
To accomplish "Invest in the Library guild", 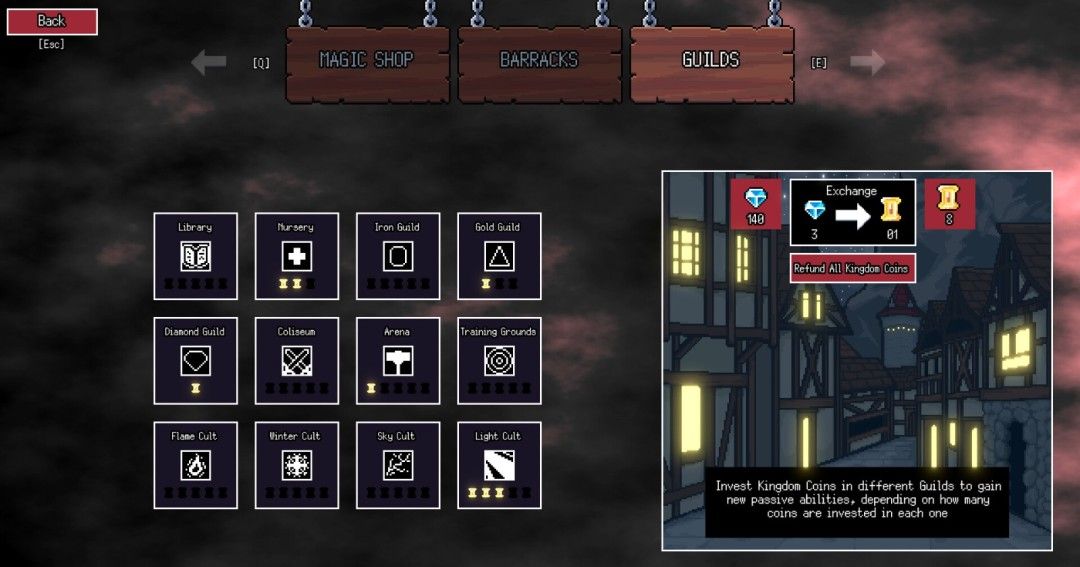I will [x=196, y=256].
